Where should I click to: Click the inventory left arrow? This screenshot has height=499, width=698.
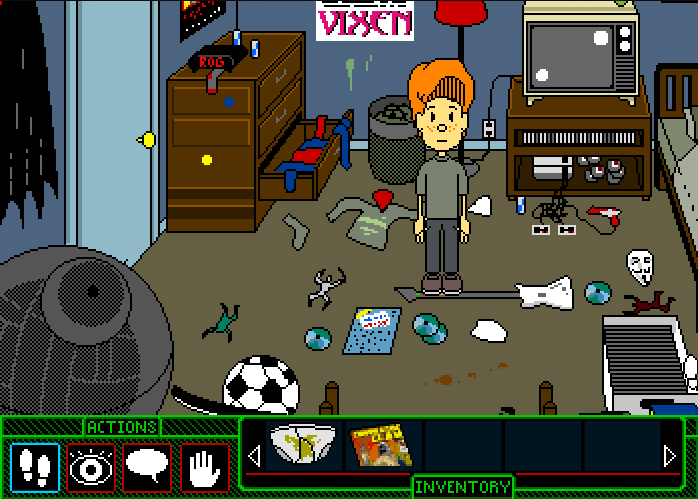(x=254, y=457)
